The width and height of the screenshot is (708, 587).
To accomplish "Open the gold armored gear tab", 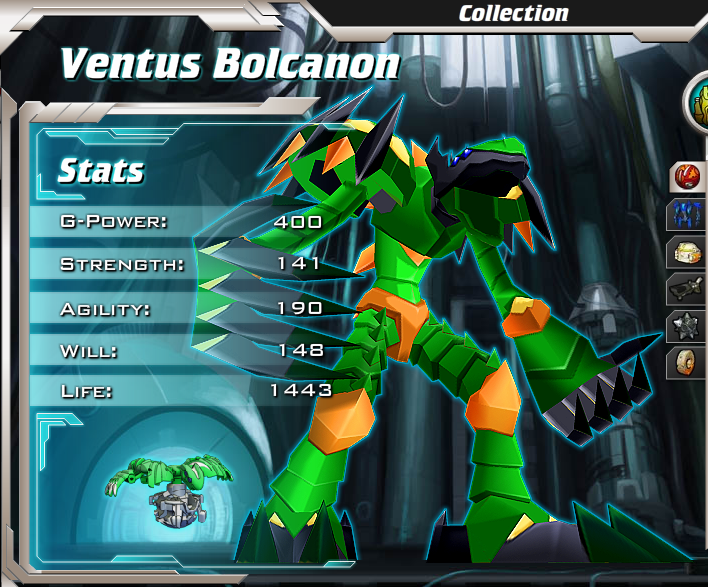I will [687, 252].
